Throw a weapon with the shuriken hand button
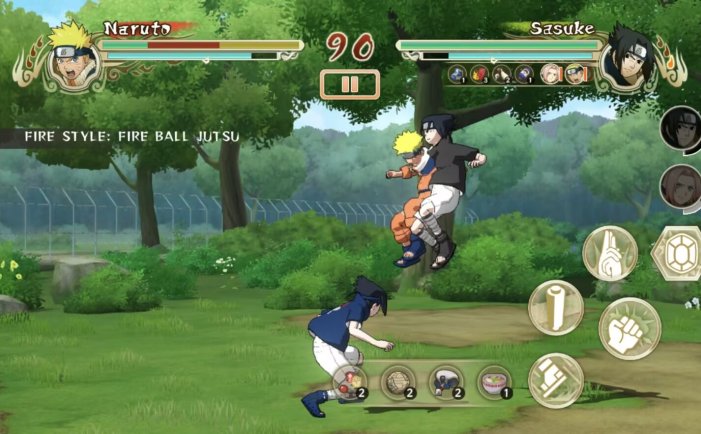This screenshot has width=701, height=434. tap(556, 380)
